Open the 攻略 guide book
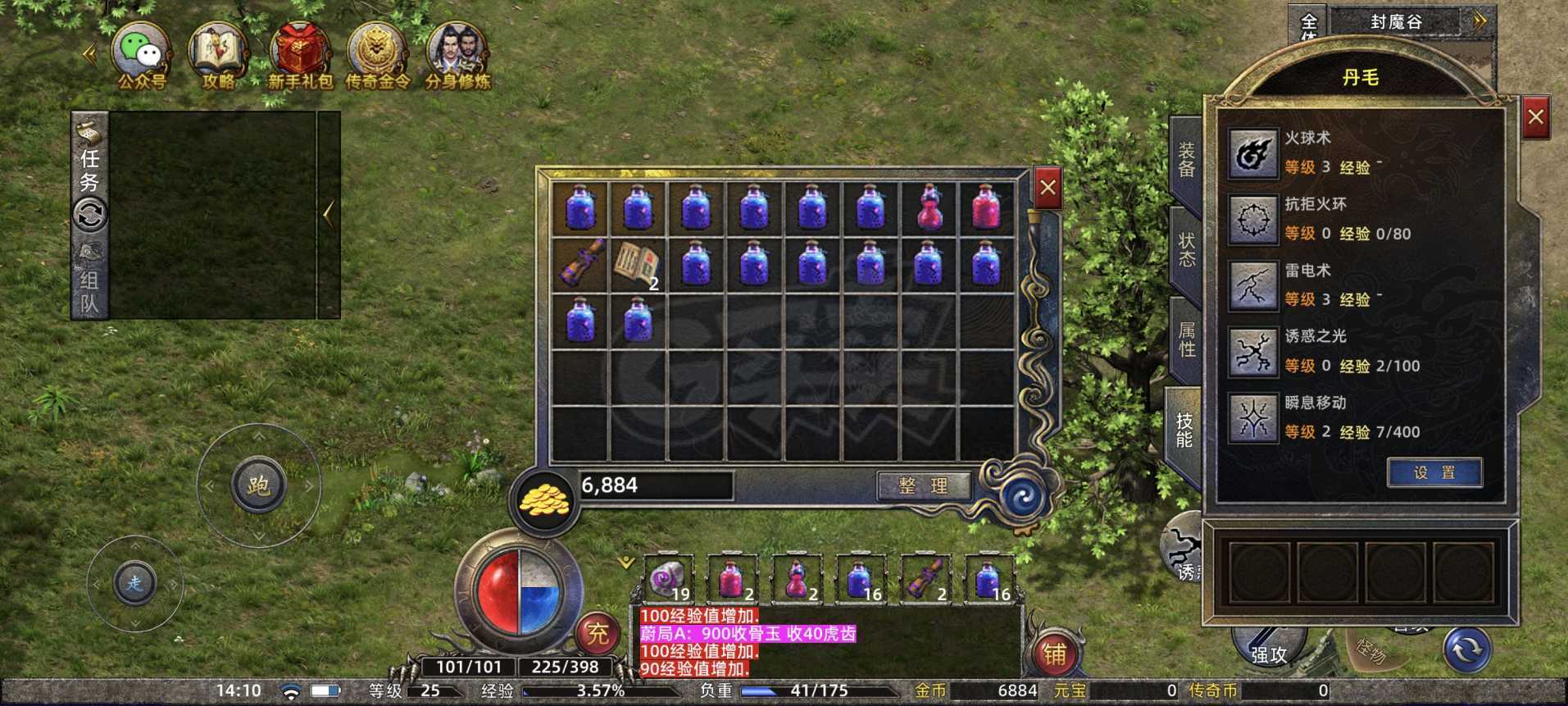This screenshot has width=1568, height=706. click(x=218, y=54)
